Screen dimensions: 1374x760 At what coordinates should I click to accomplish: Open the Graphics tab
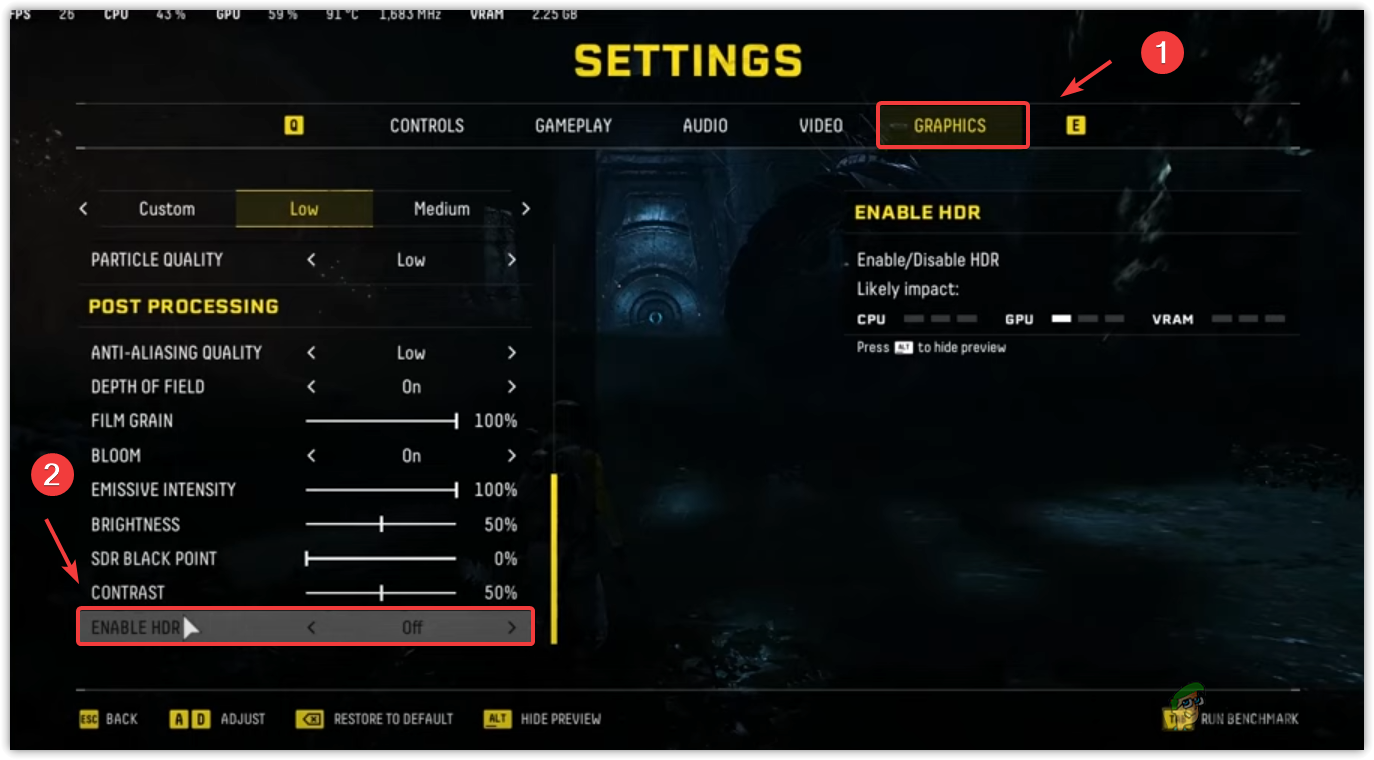pos(950,126)
